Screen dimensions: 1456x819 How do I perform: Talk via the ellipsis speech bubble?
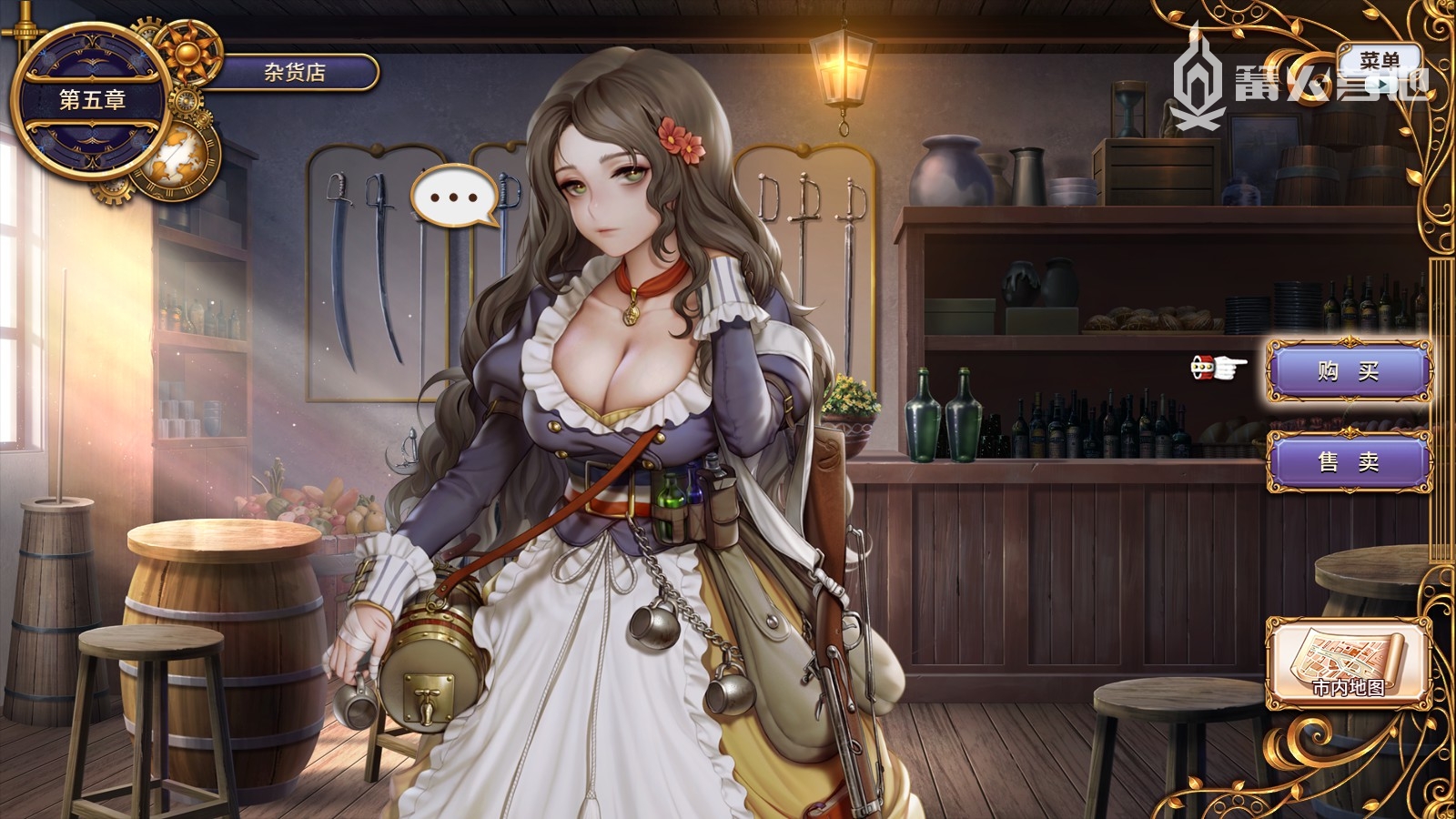(x=454, y=197)
